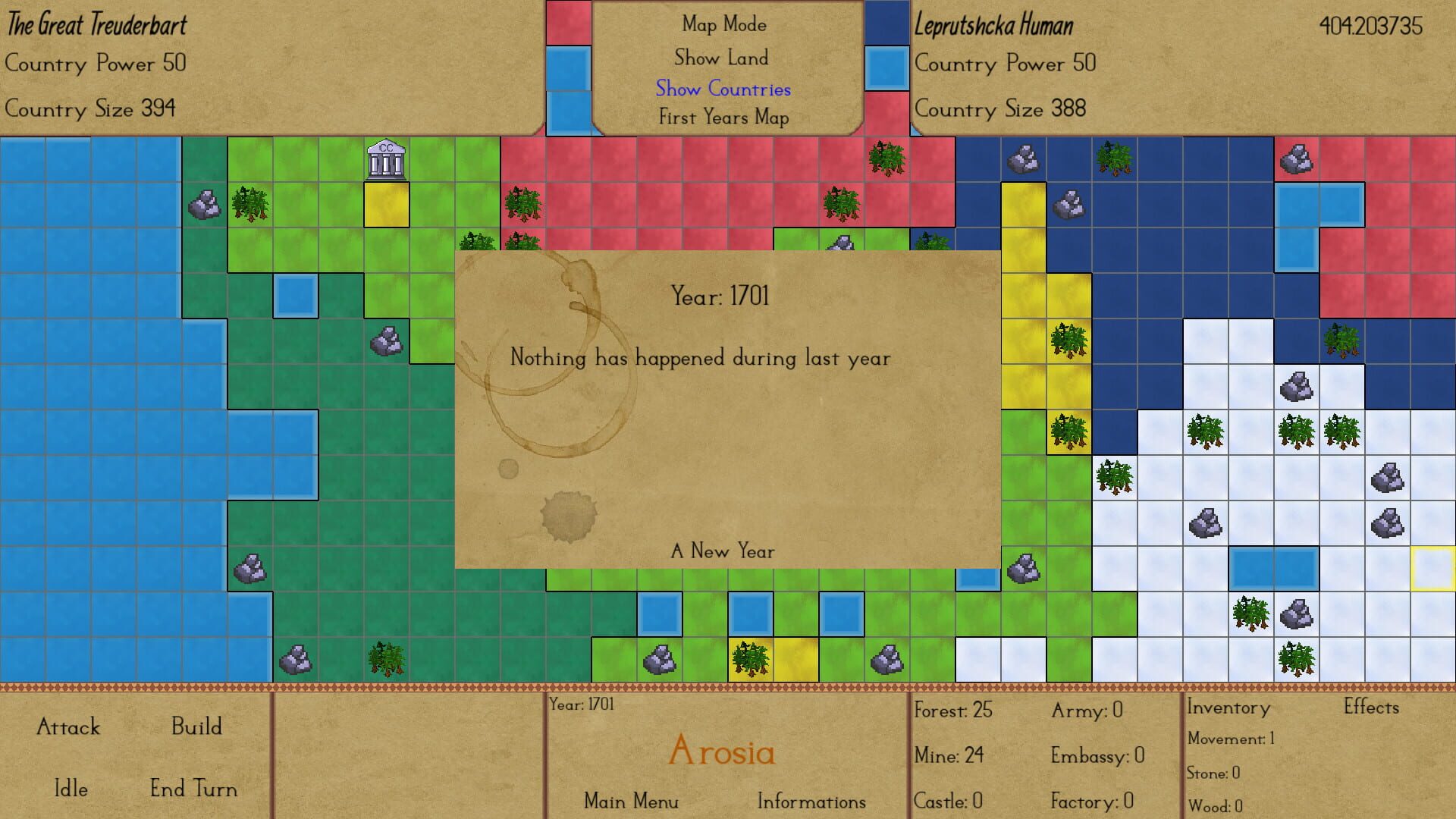This screenshot has height=819, width=1456.
Task: Select the capitol building with the CC banner
Action: pos(385,161)
